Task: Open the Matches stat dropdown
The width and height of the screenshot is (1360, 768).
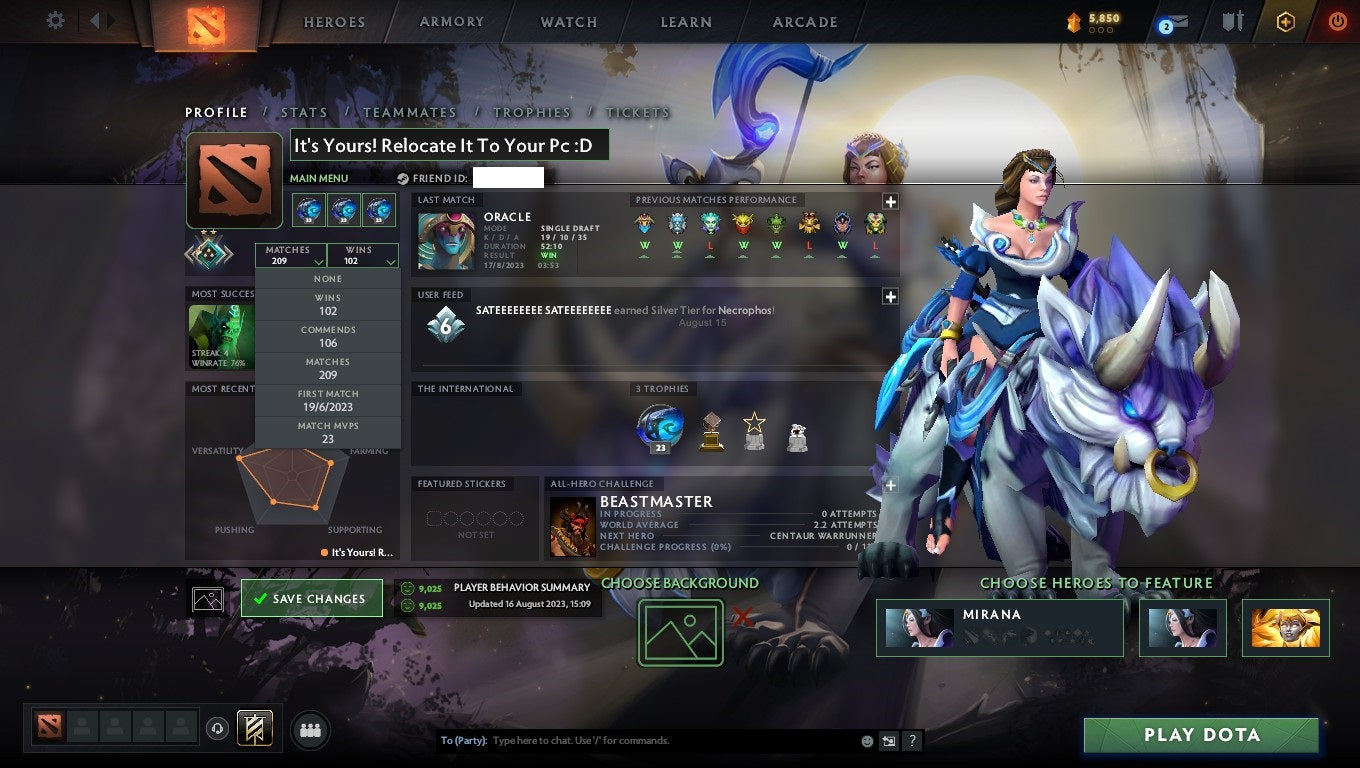Action: [x=291, y=256]
